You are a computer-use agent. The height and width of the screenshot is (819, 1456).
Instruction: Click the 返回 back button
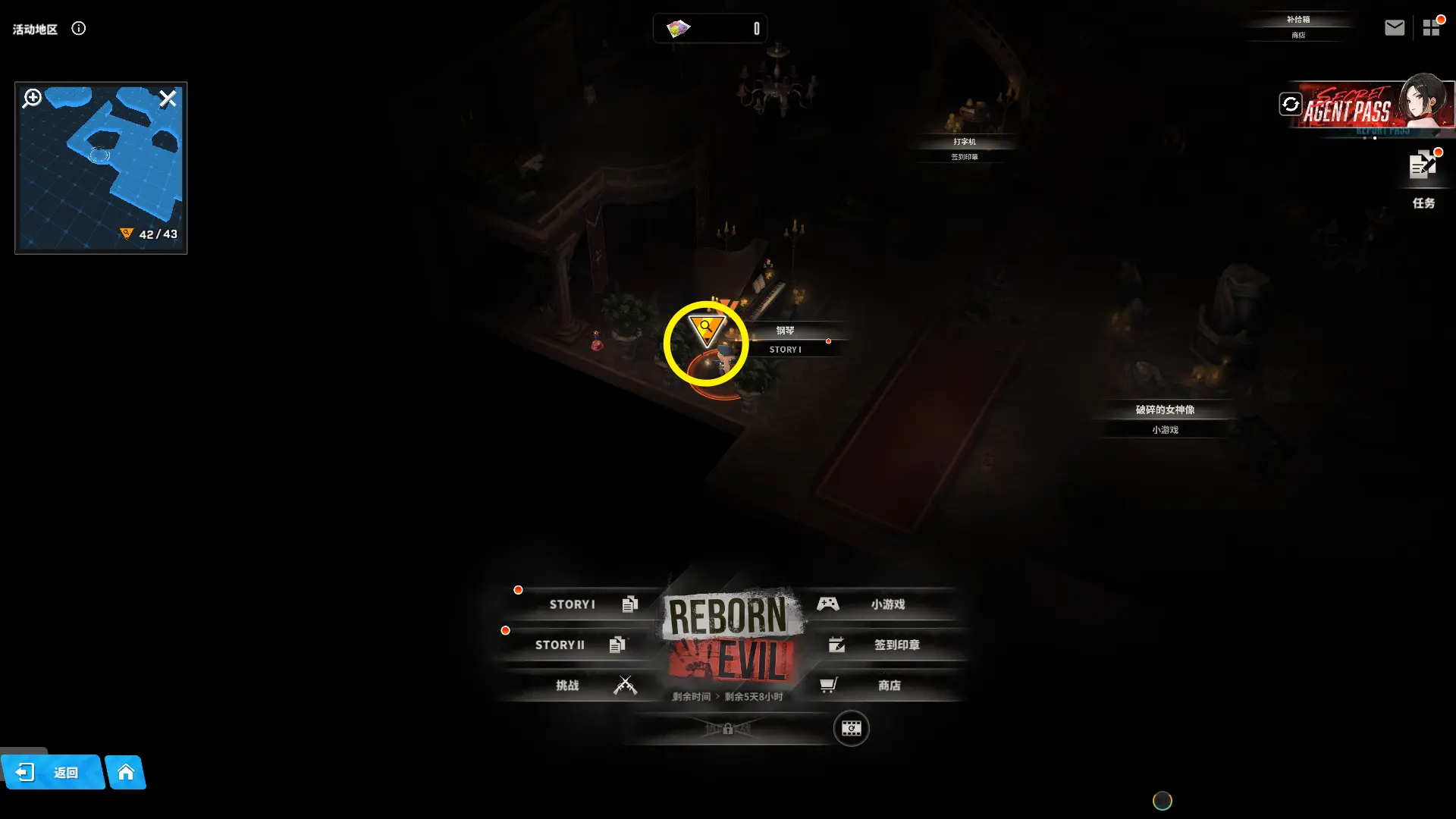(52, 773)
